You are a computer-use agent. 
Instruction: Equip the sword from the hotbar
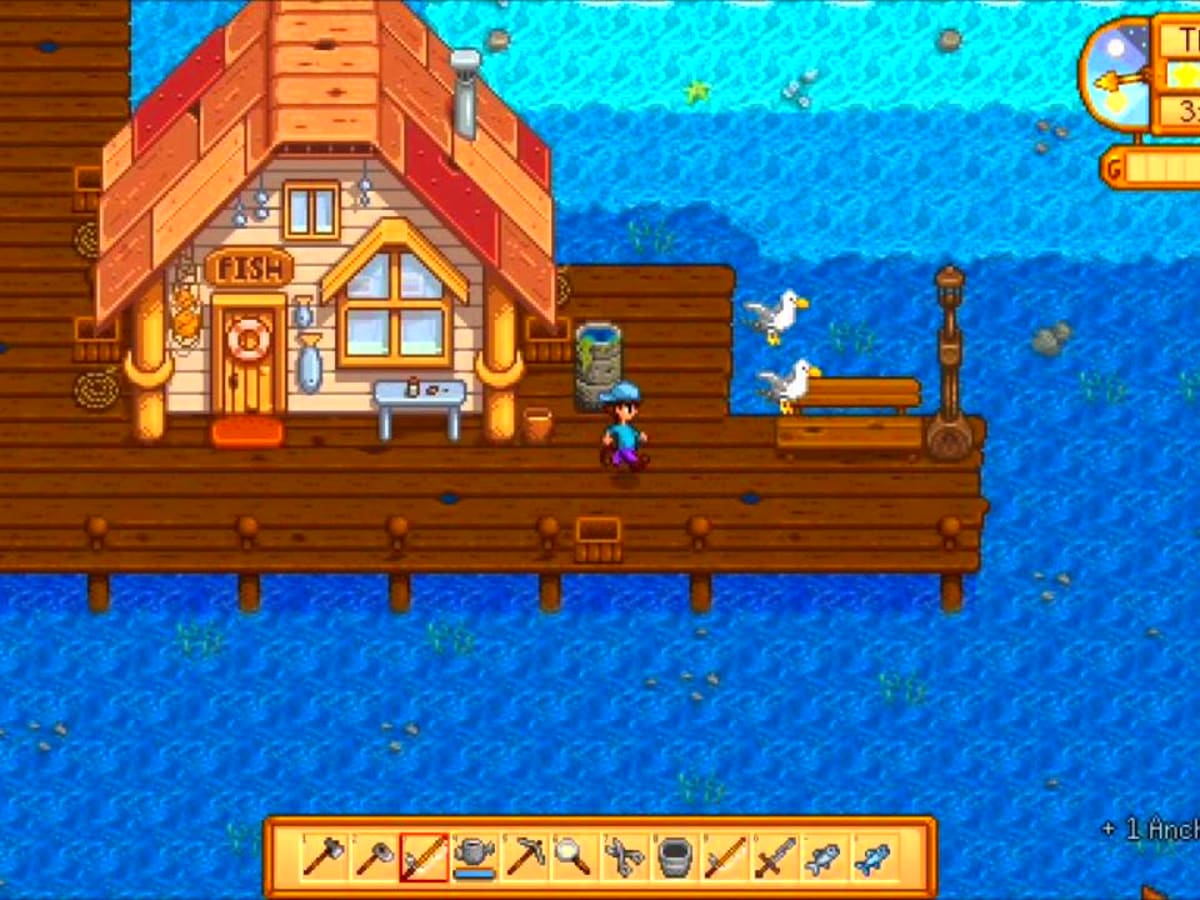click(774, 857)
